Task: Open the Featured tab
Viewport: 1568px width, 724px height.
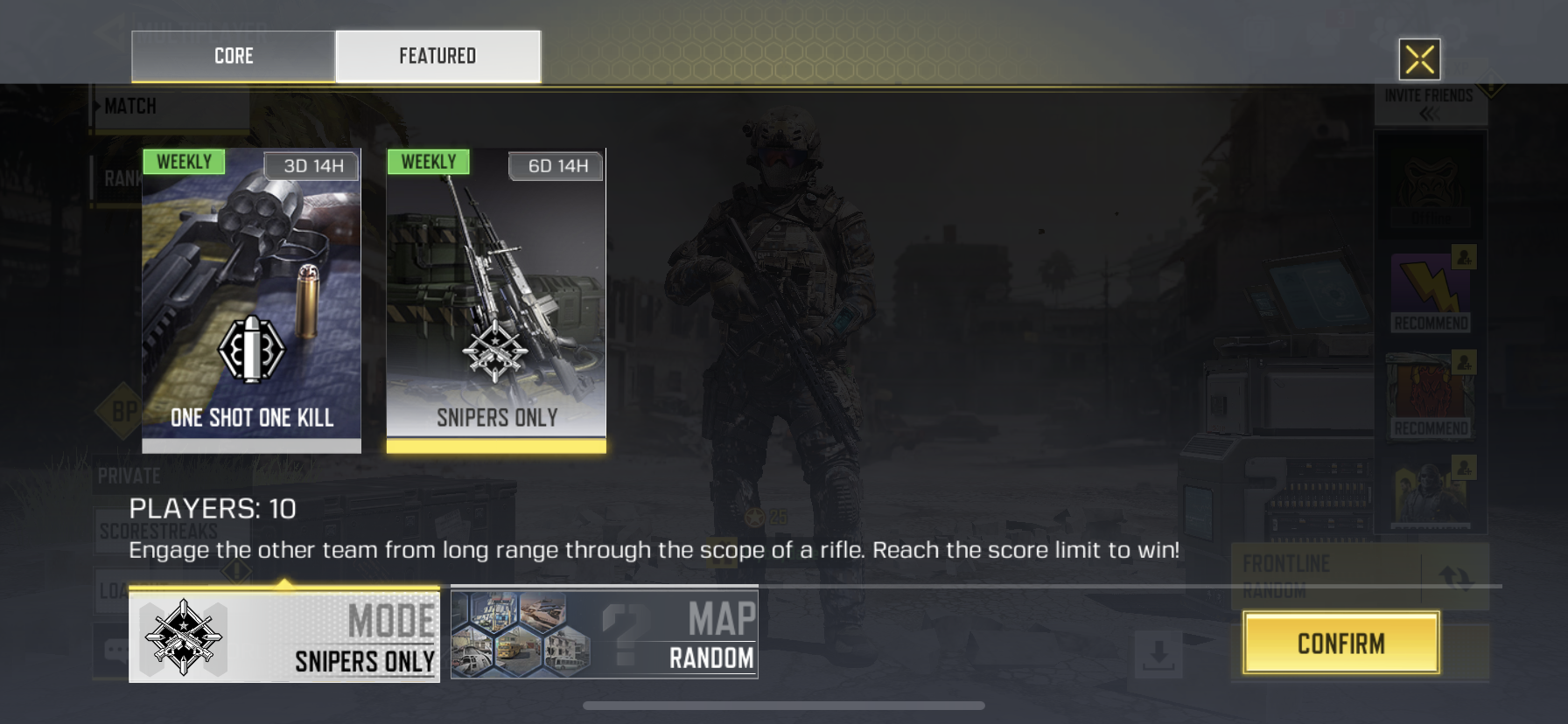Action: coord(437,56)
